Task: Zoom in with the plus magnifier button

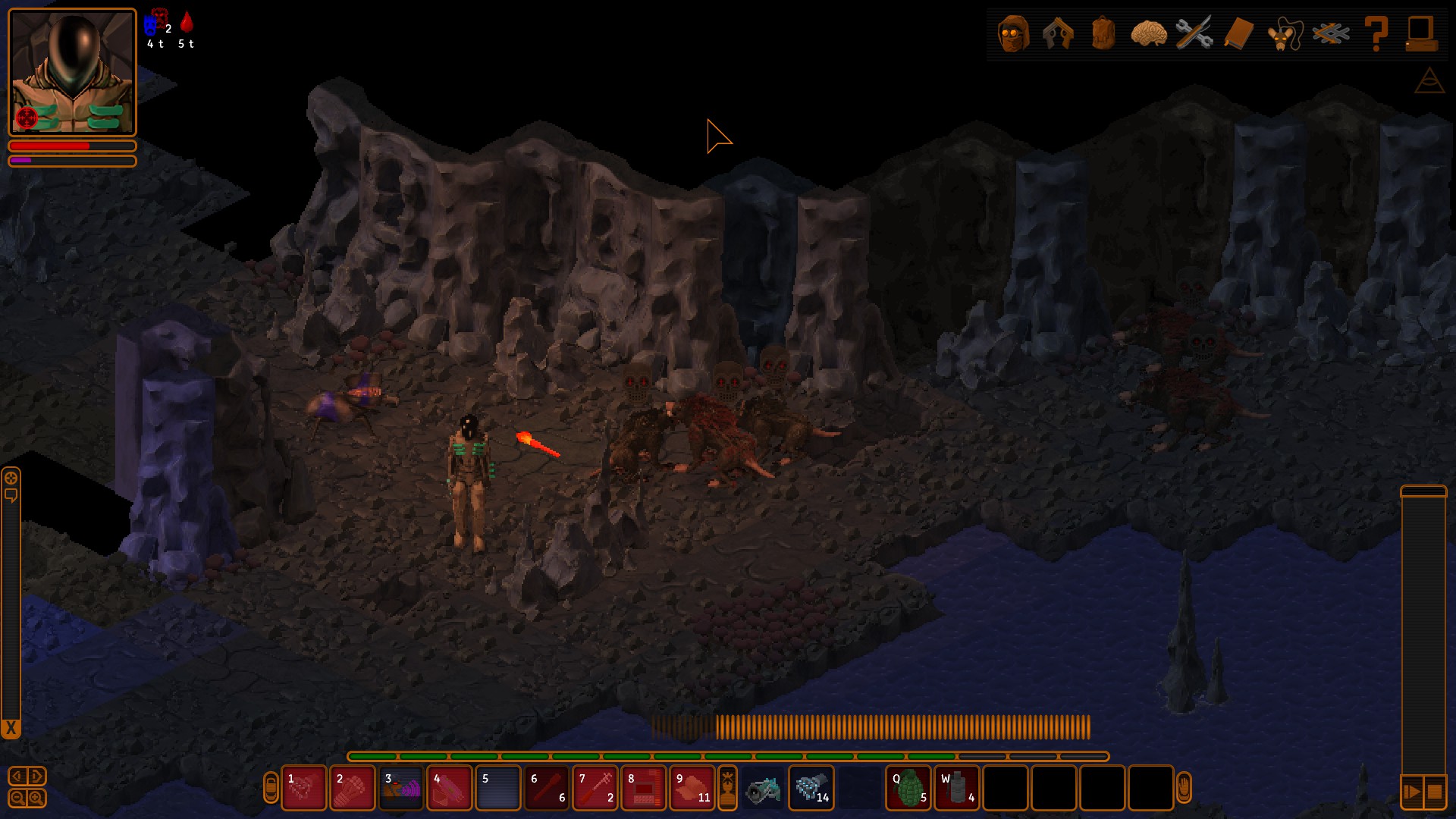Action: (36, 798)
